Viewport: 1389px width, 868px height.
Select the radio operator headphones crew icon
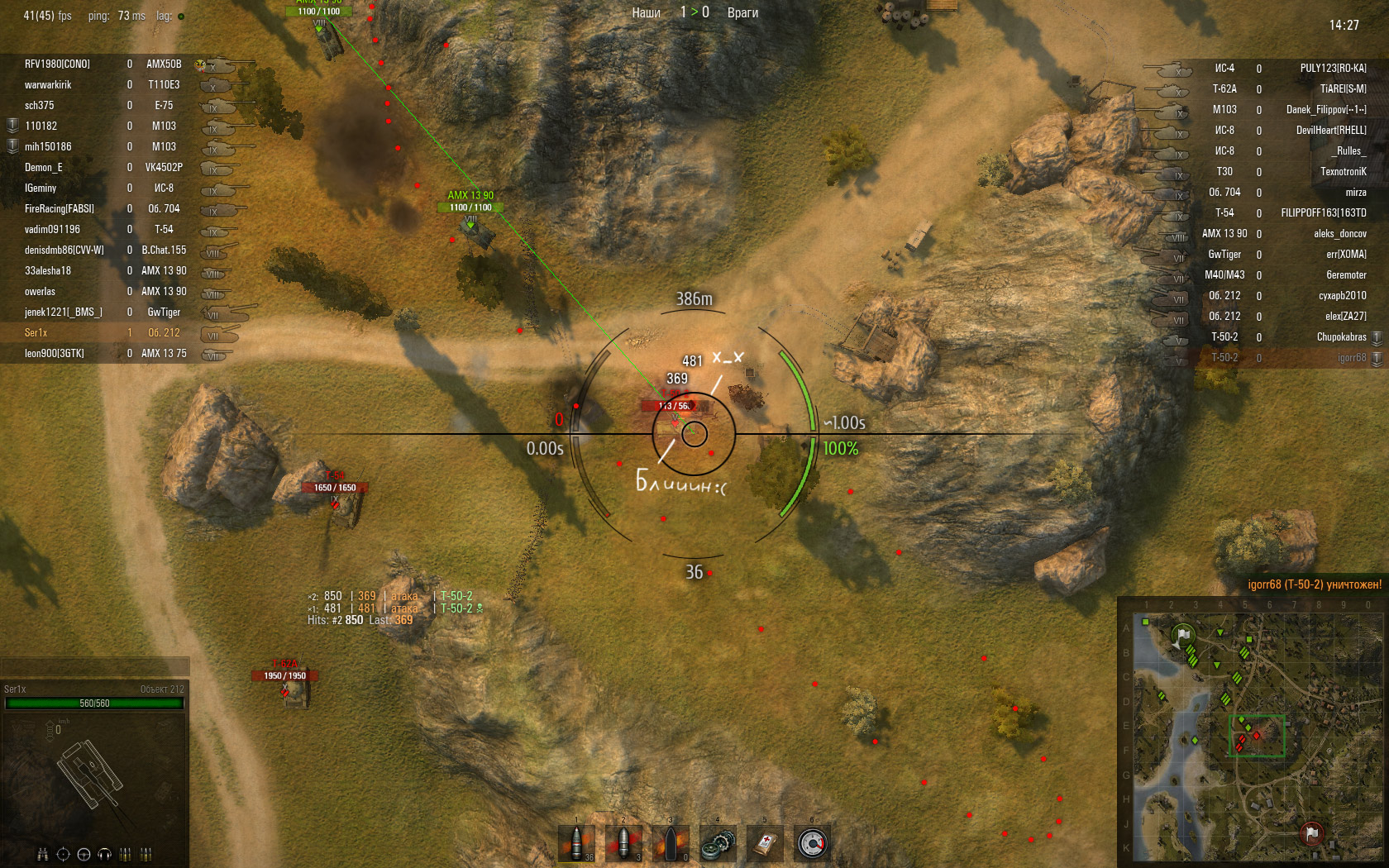tap(104, 854)
